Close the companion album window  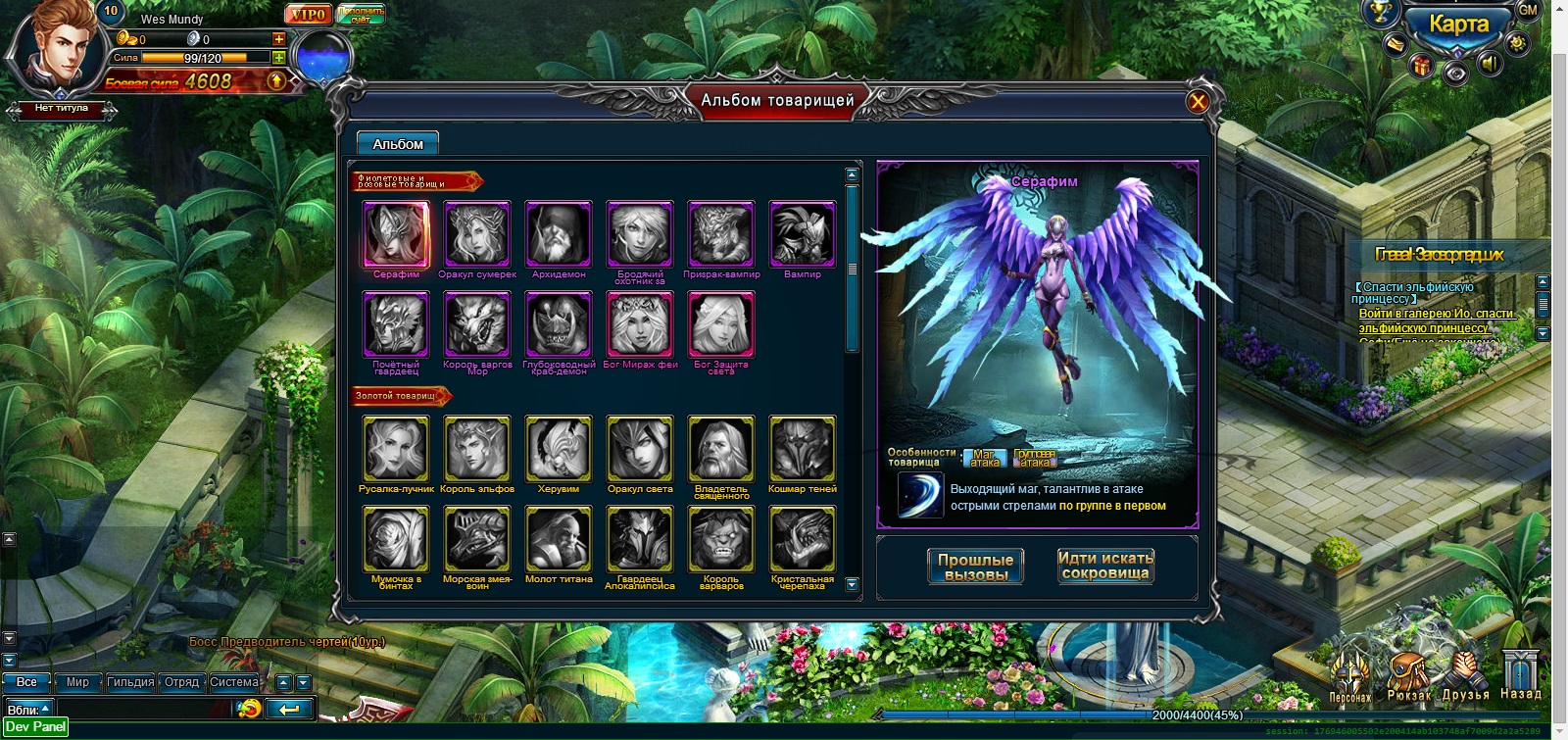1197,102
